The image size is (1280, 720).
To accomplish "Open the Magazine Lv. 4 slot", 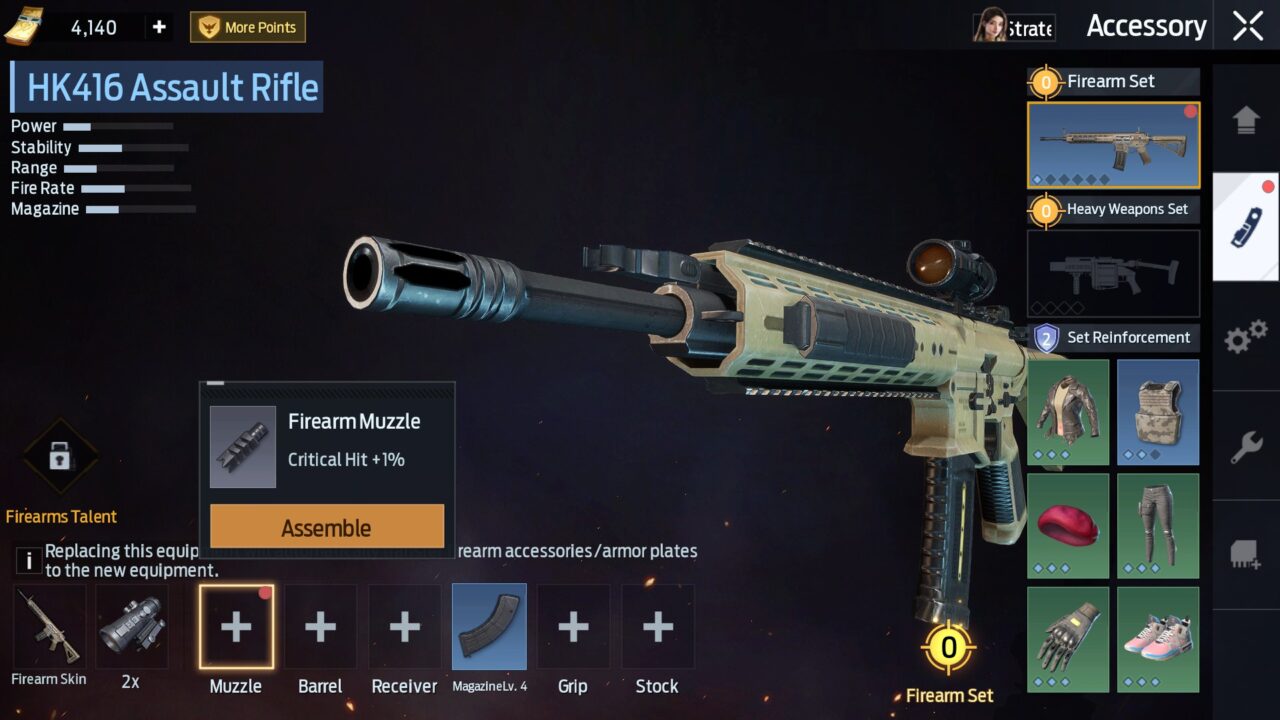I will 489,627.
